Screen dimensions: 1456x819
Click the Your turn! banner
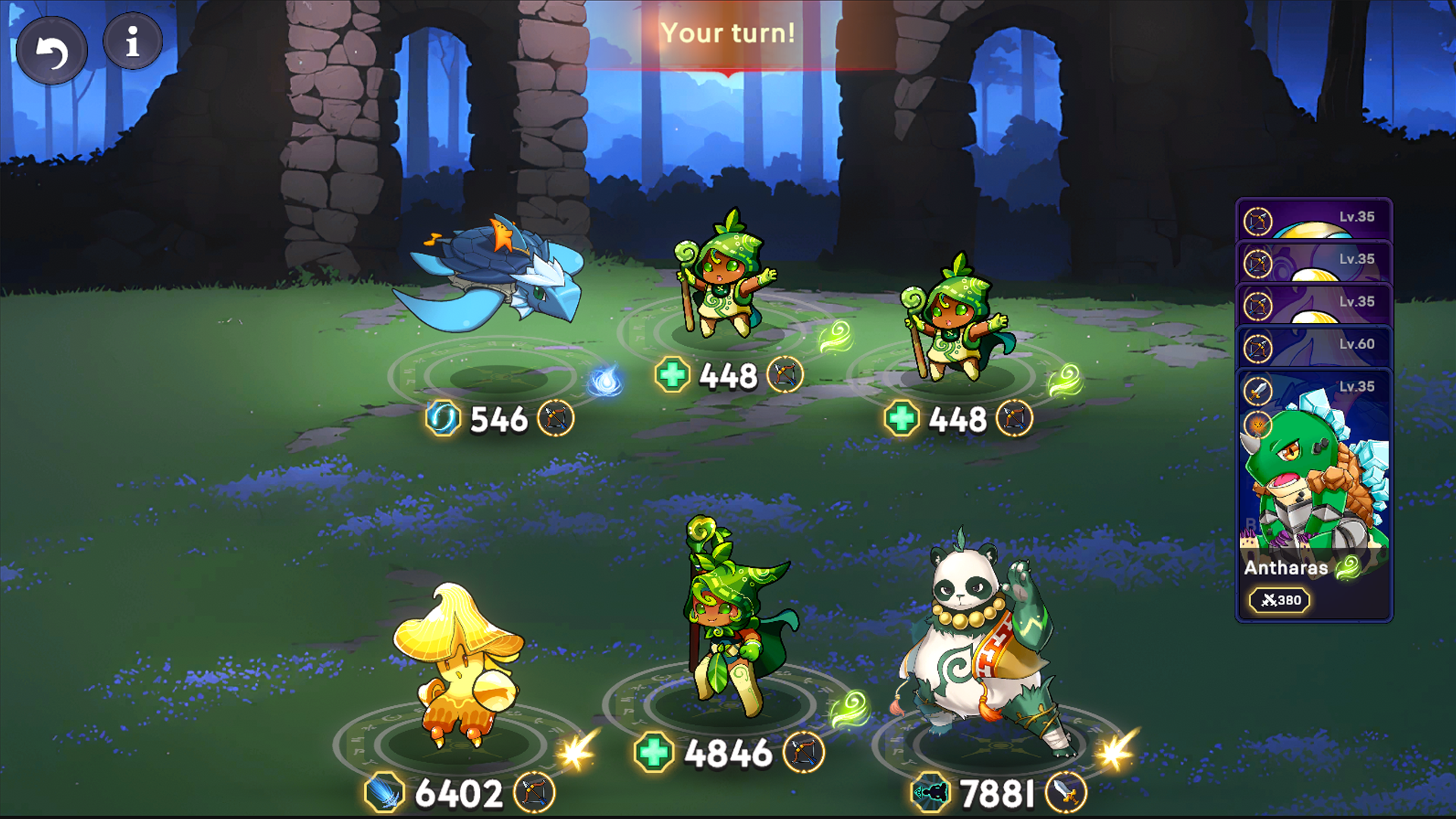[x=728, y=33]
